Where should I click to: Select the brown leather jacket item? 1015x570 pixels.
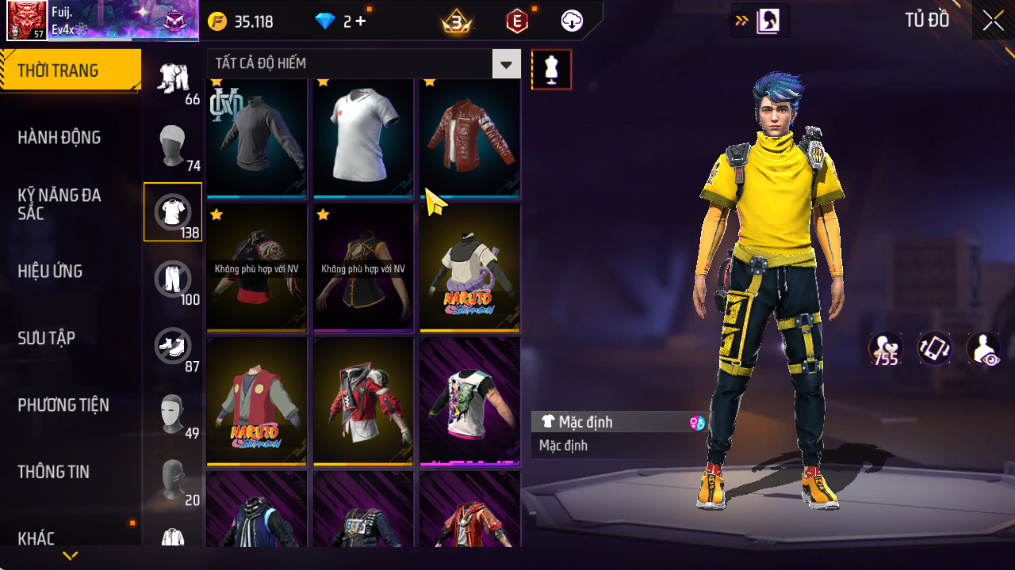coord(469,136)
